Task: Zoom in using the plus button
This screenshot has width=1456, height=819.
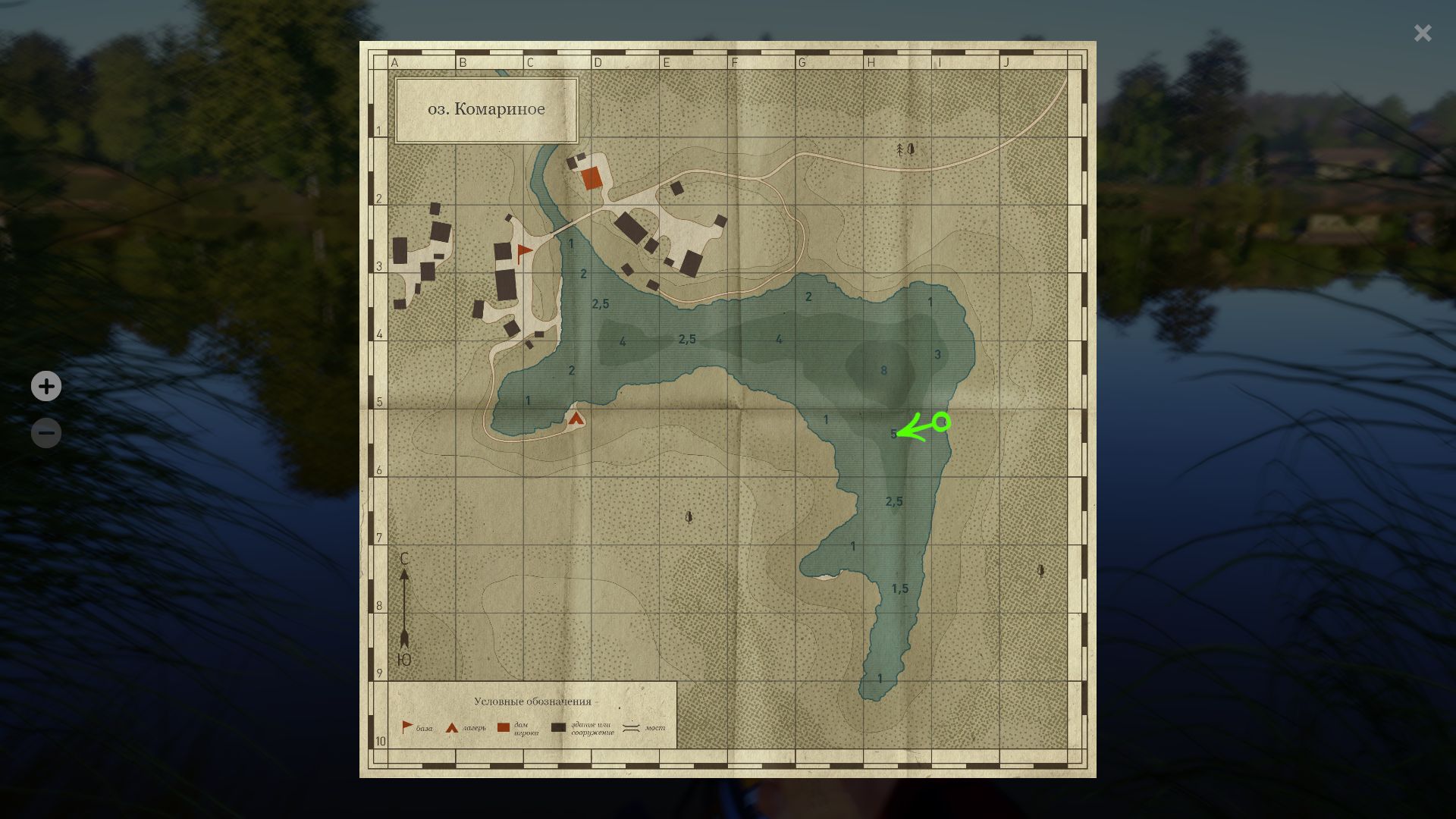Action: tap(46, 386)
